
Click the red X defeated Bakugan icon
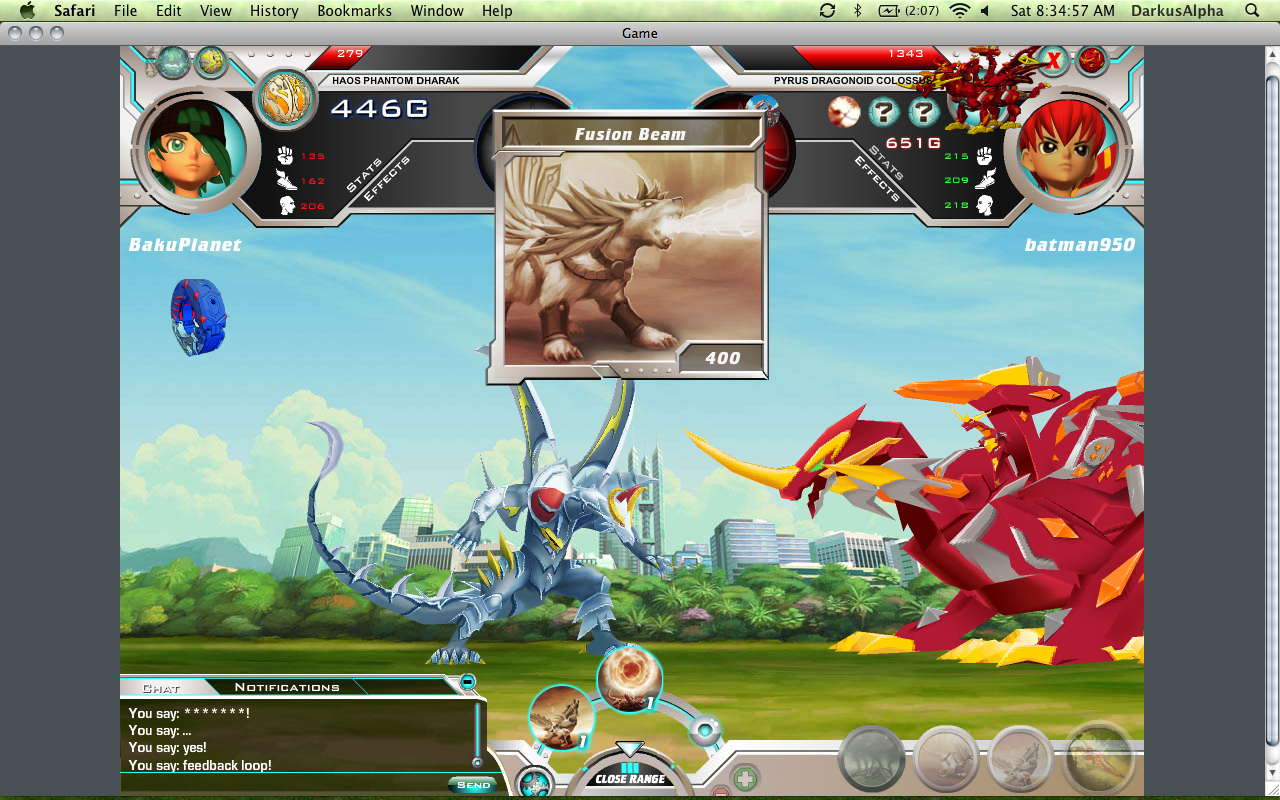pos(1052,62)
